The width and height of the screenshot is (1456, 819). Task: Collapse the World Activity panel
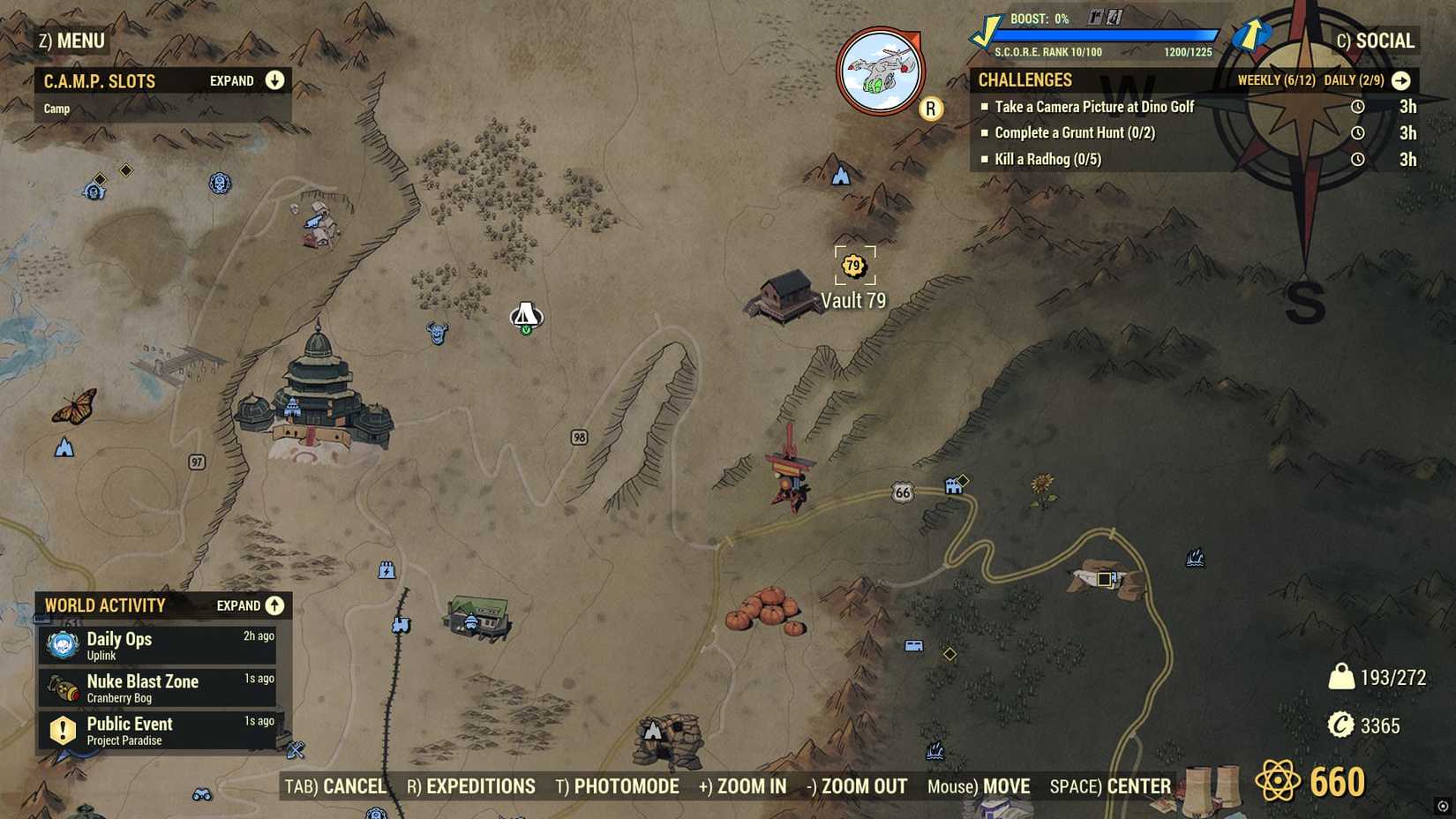pos(274,605)
